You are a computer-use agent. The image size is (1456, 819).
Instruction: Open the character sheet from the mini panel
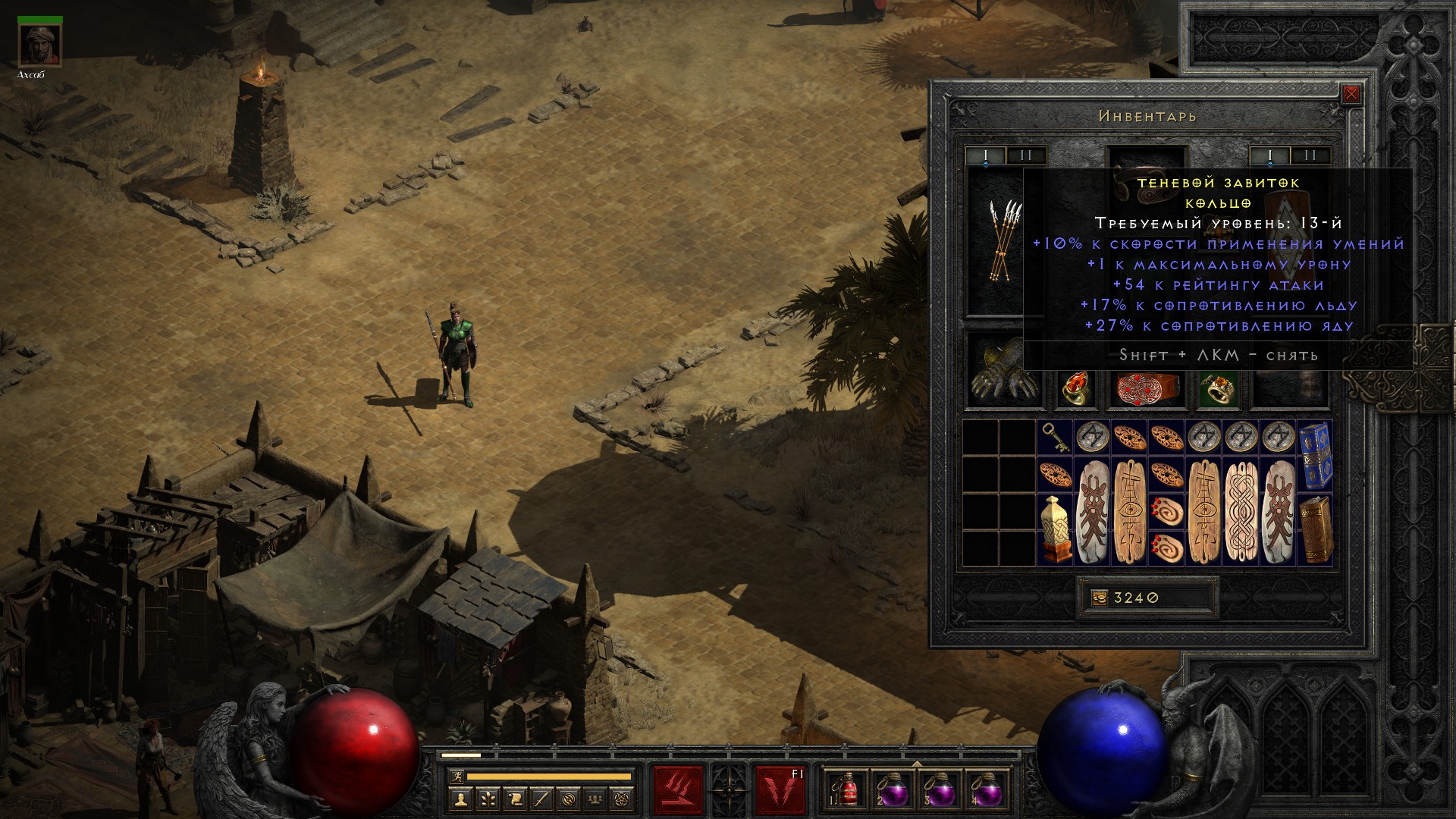tap(460, 799)
